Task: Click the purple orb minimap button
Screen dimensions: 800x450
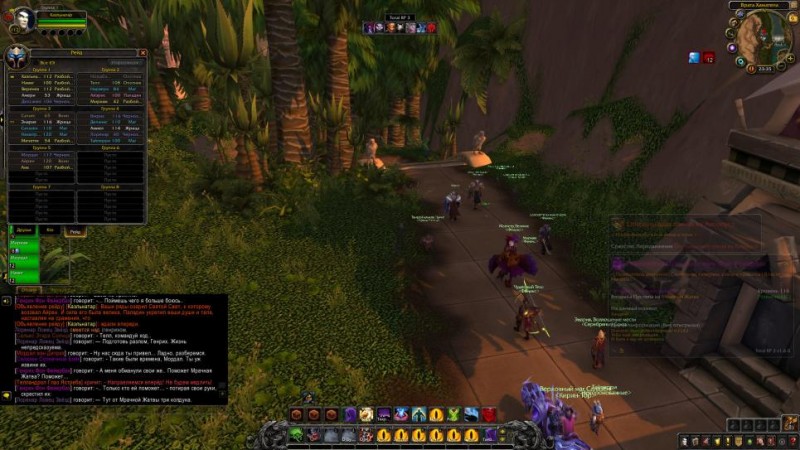Action: (x=731, y=47)
